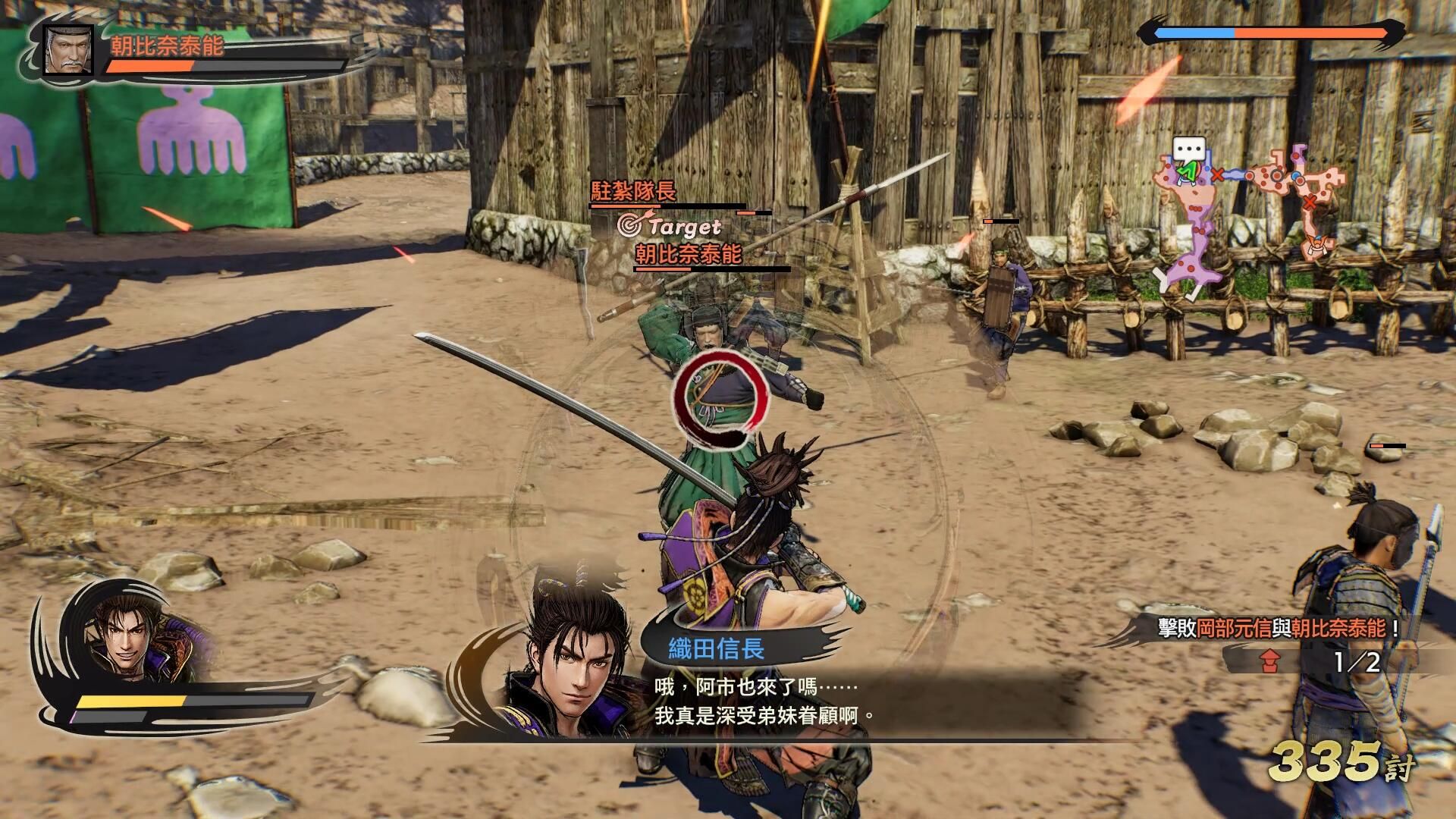The height and width of the screenshot is (819, 1456).
Task: Open the defeat Okabe and Asahina objective
Action: pyautogui.click(x=1278, y=628)
